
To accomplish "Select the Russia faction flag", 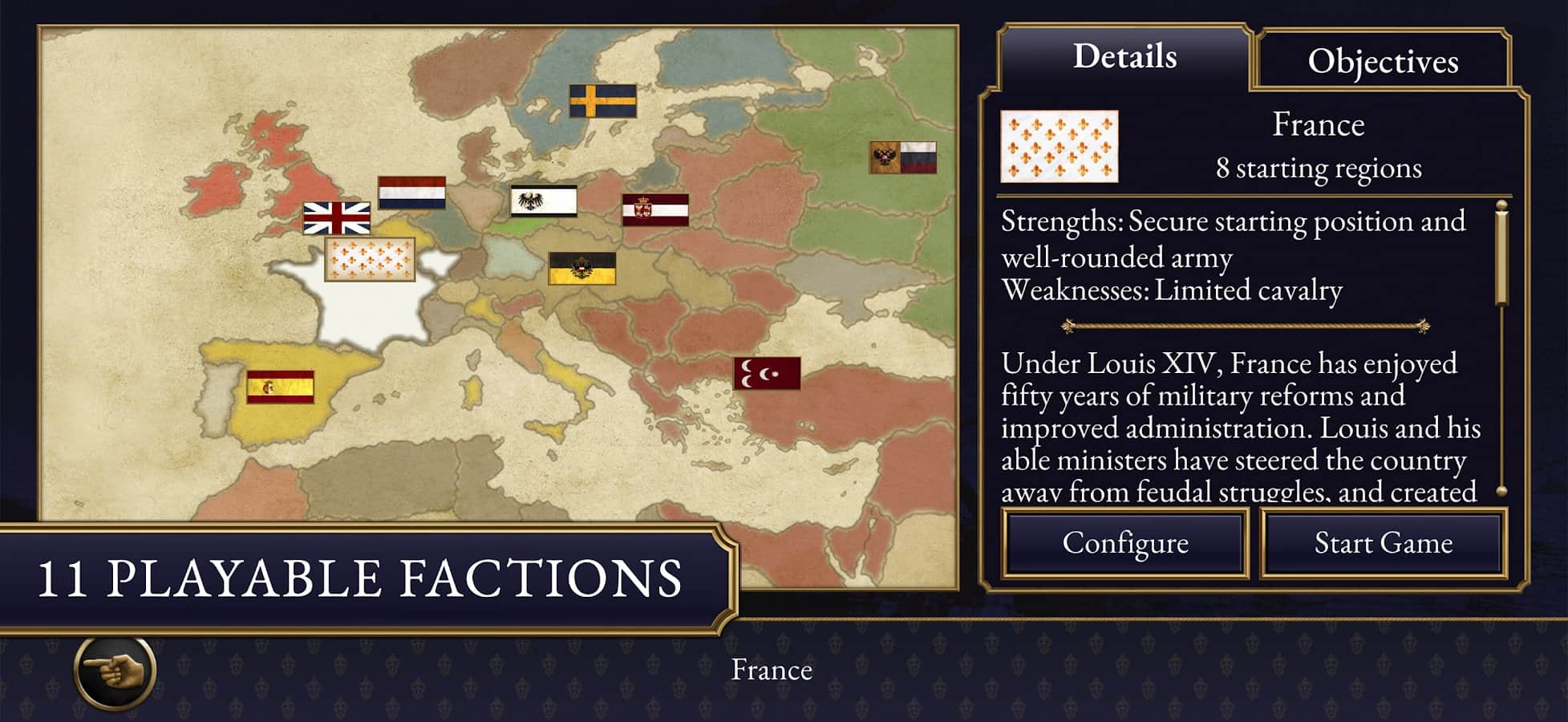I will coord(903,157).
